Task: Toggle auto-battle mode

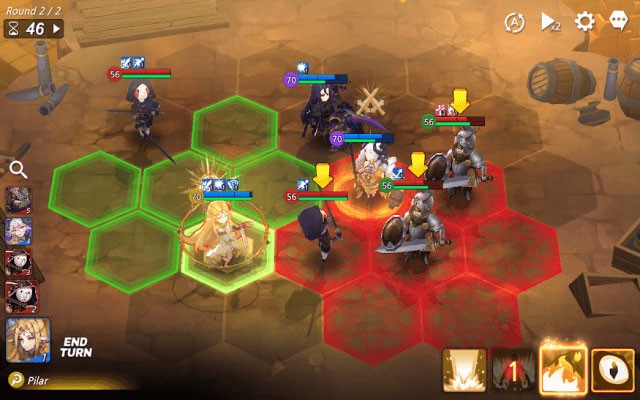Action: coord(514,21)
